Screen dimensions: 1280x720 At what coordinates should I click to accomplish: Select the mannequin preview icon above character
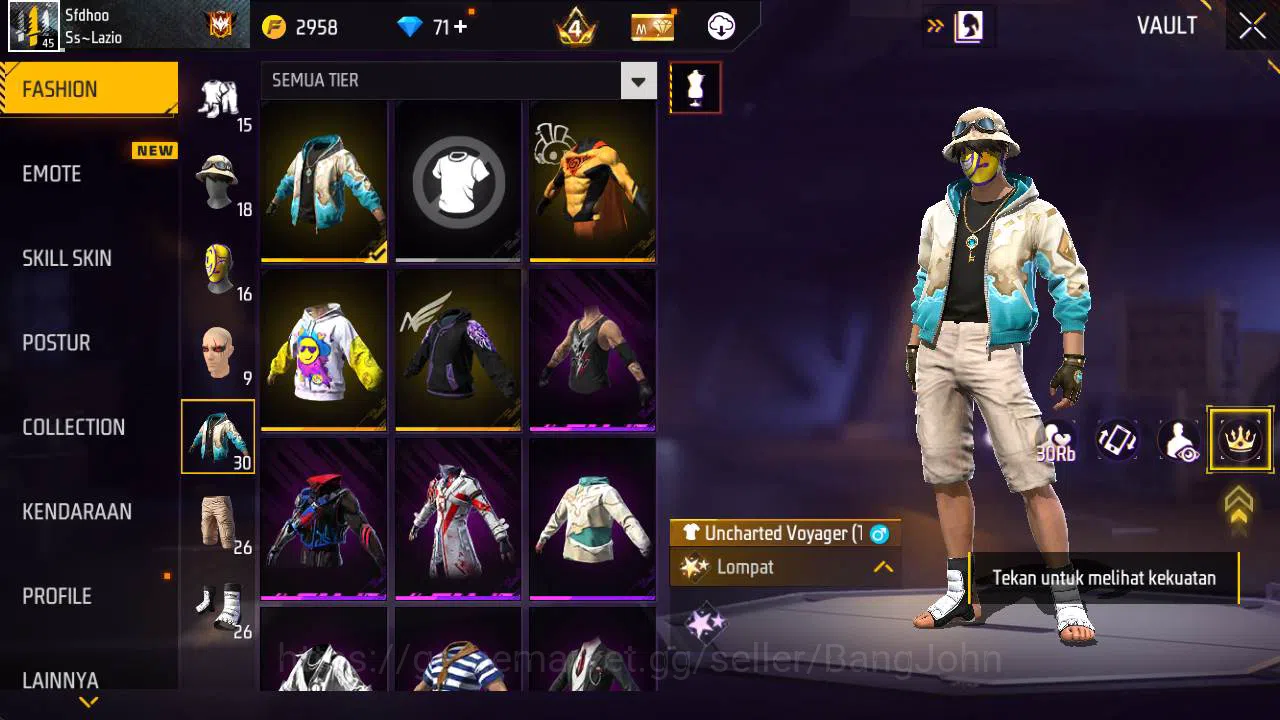694,87
